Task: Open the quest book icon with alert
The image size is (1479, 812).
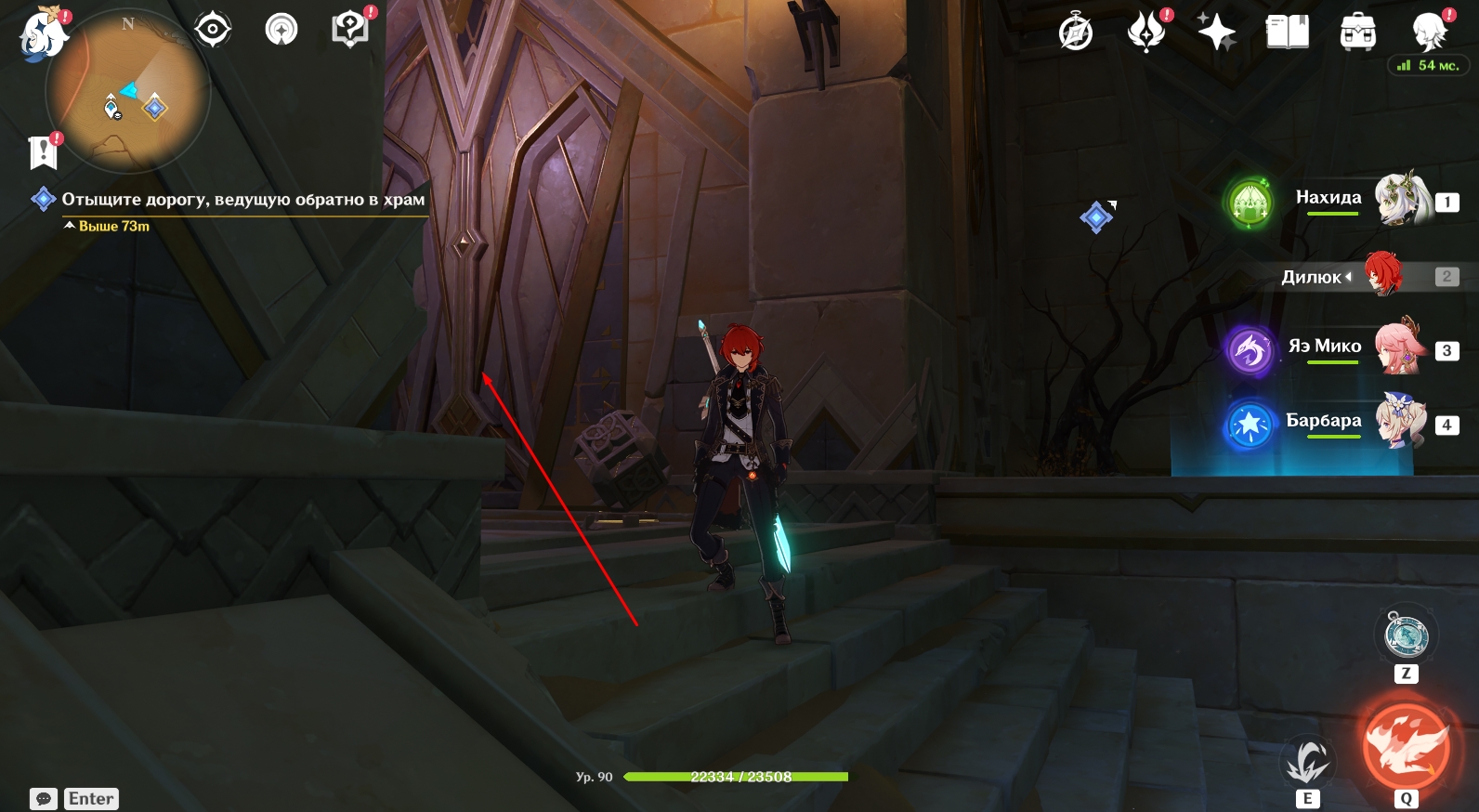Action: click(350, 30)
